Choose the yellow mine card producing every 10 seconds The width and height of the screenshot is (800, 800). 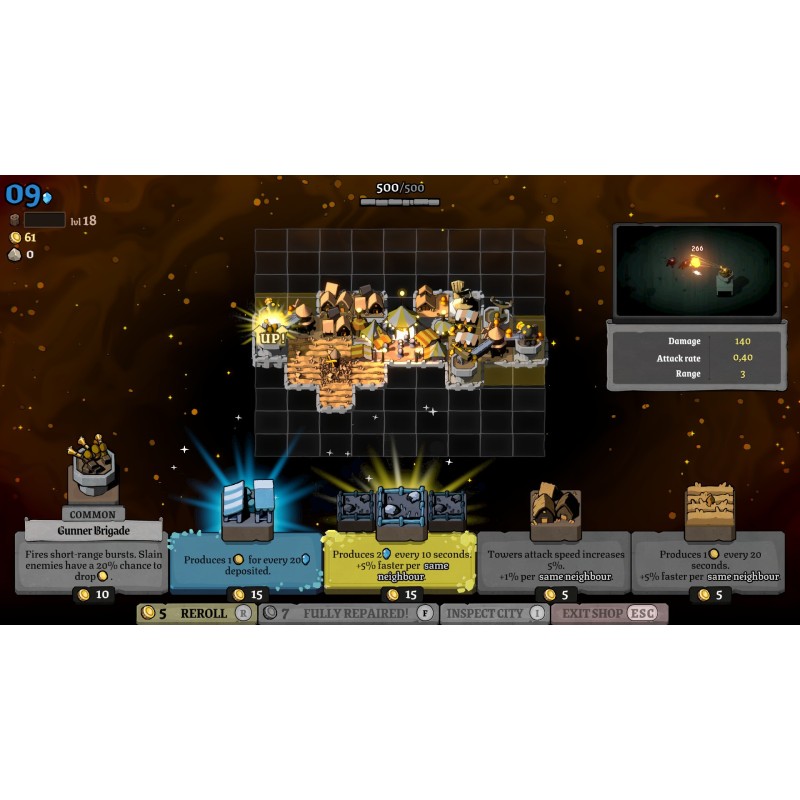(400, 561)
